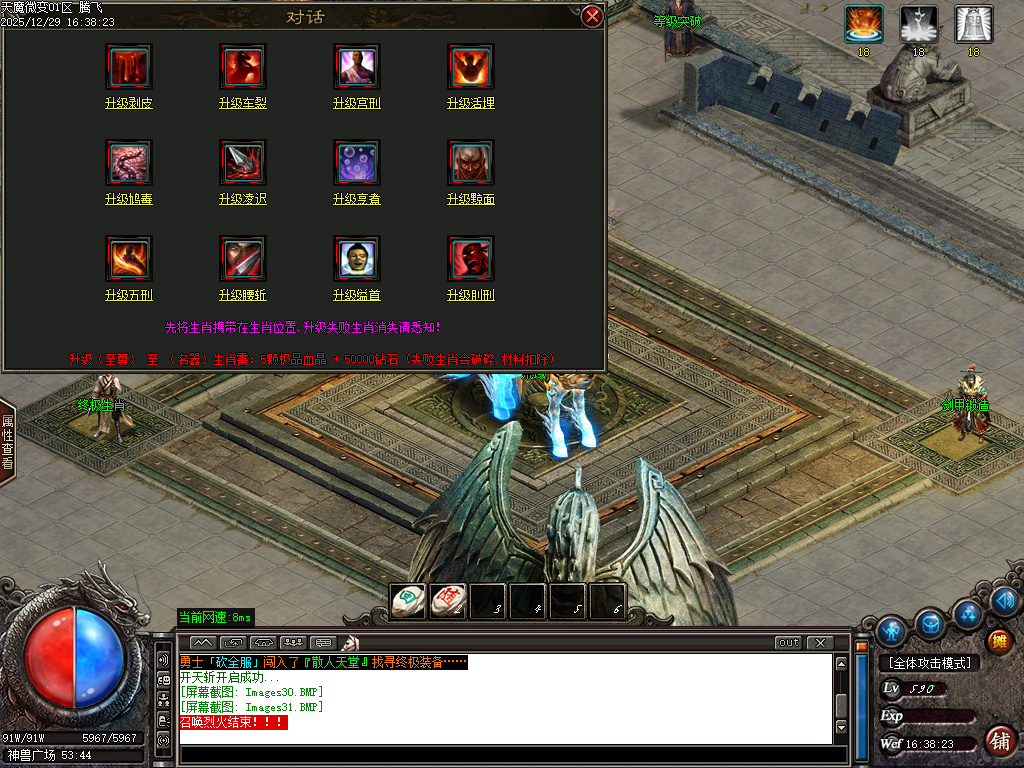Open the 铺 shop button
1024x768 pixels.
[997, 740]
